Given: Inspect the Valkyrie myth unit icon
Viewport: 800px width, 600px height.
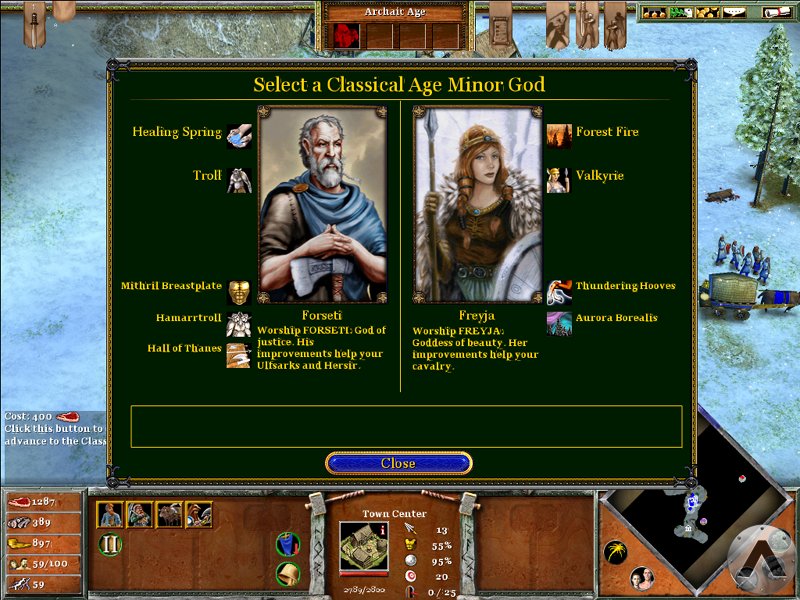Looking at the screenshot, I should [x=560, y=179].
